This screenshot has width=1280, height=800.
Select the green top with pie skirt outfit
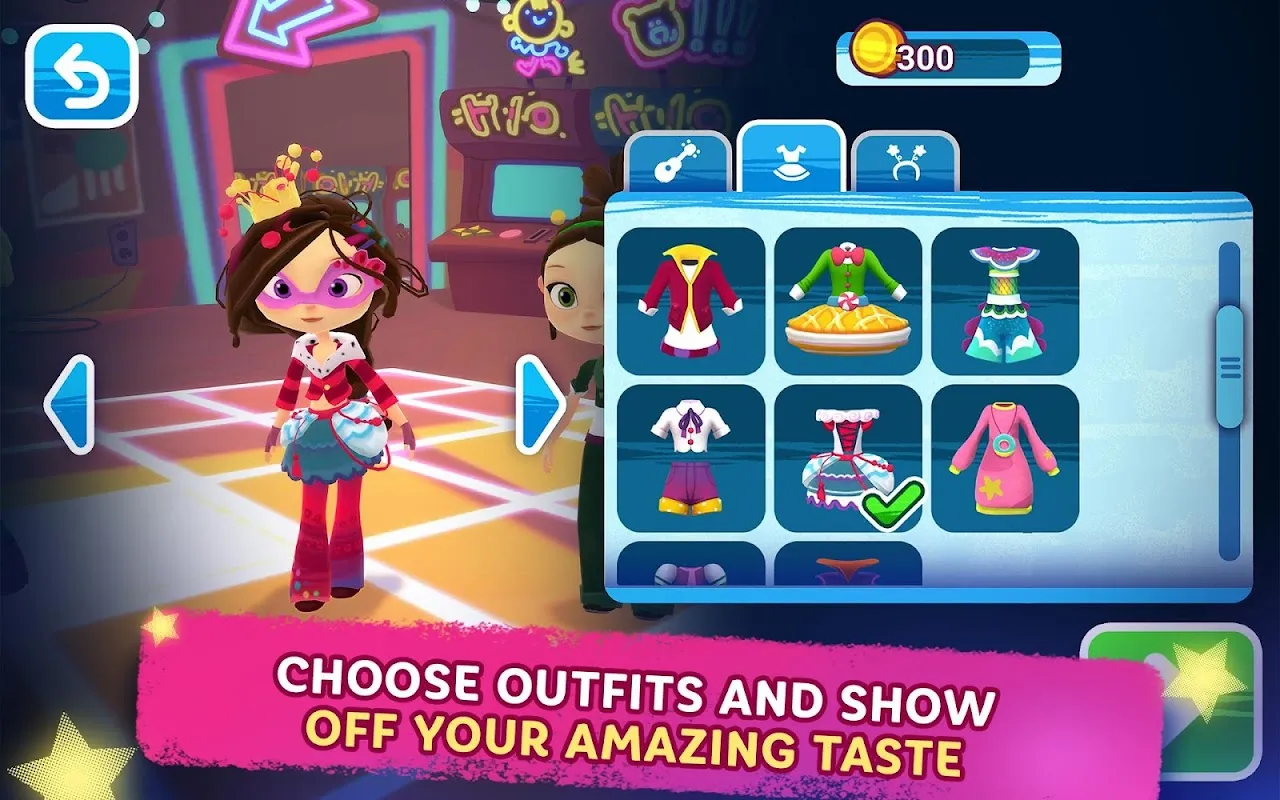(848, 301)
